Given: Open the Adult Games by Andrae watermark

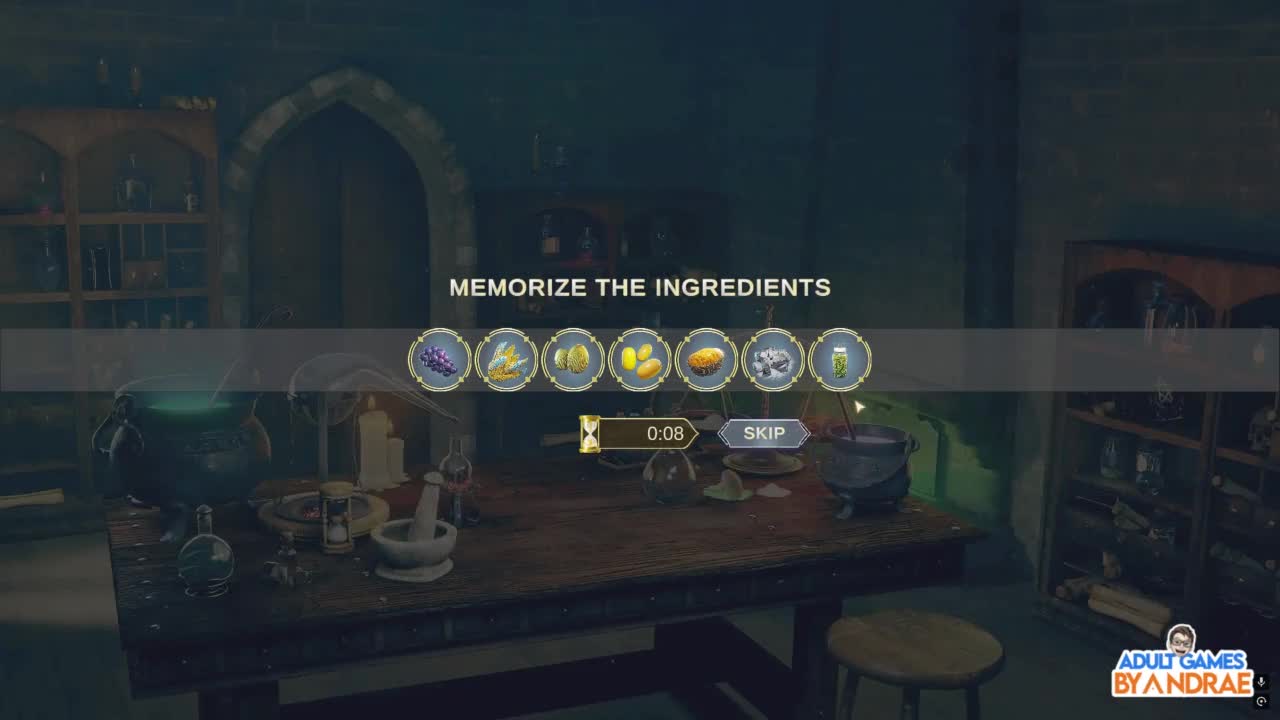Looking at the screenshot, I should (x=1182, y=663).
